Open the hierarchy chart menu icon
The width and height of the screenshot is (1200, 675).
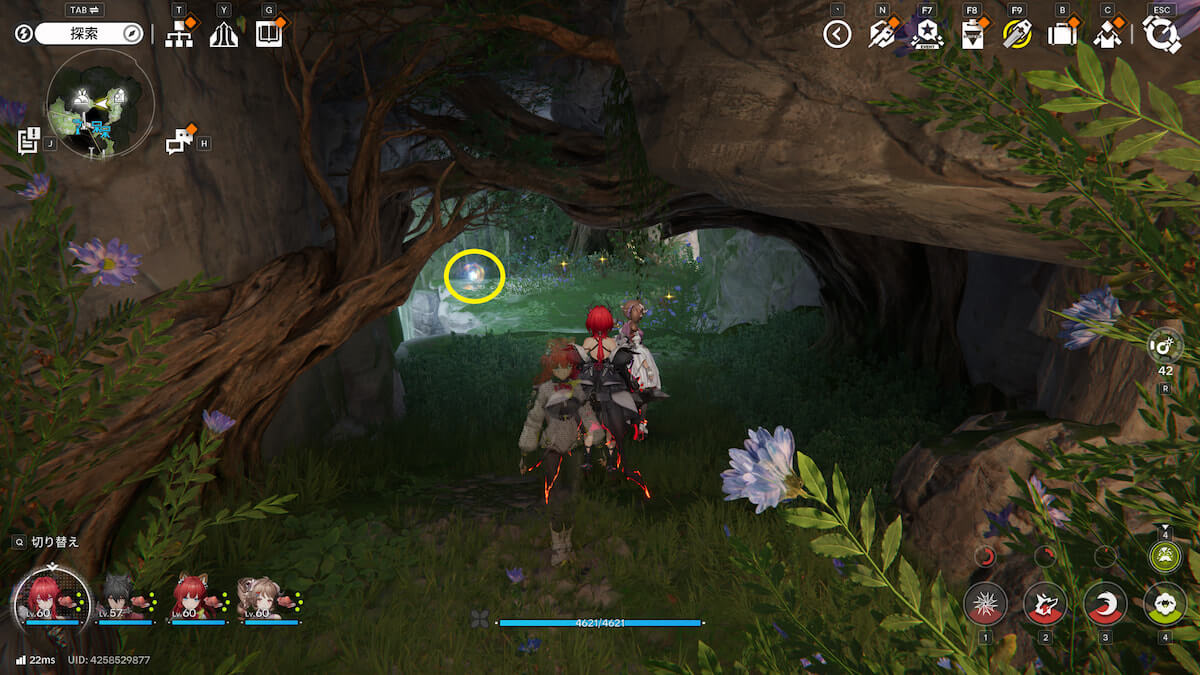click(x=179, y=35)
